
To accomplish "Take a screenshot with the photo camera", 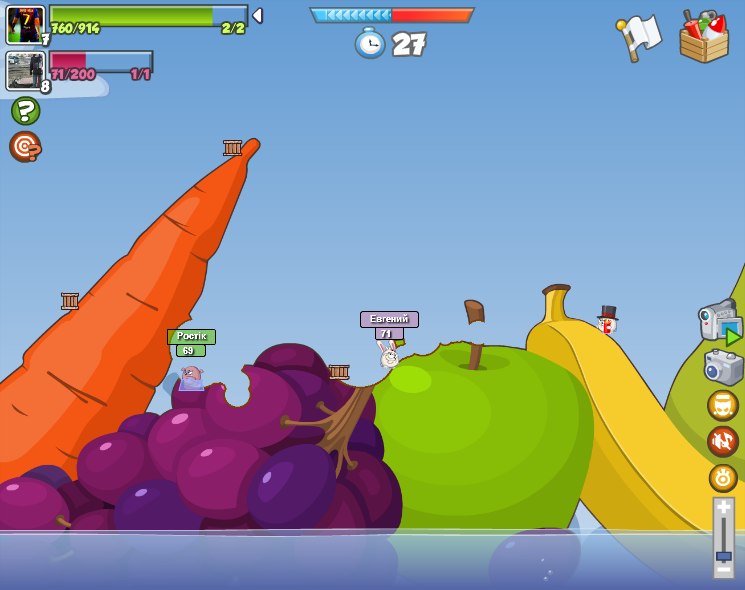I will coord(723,367).
